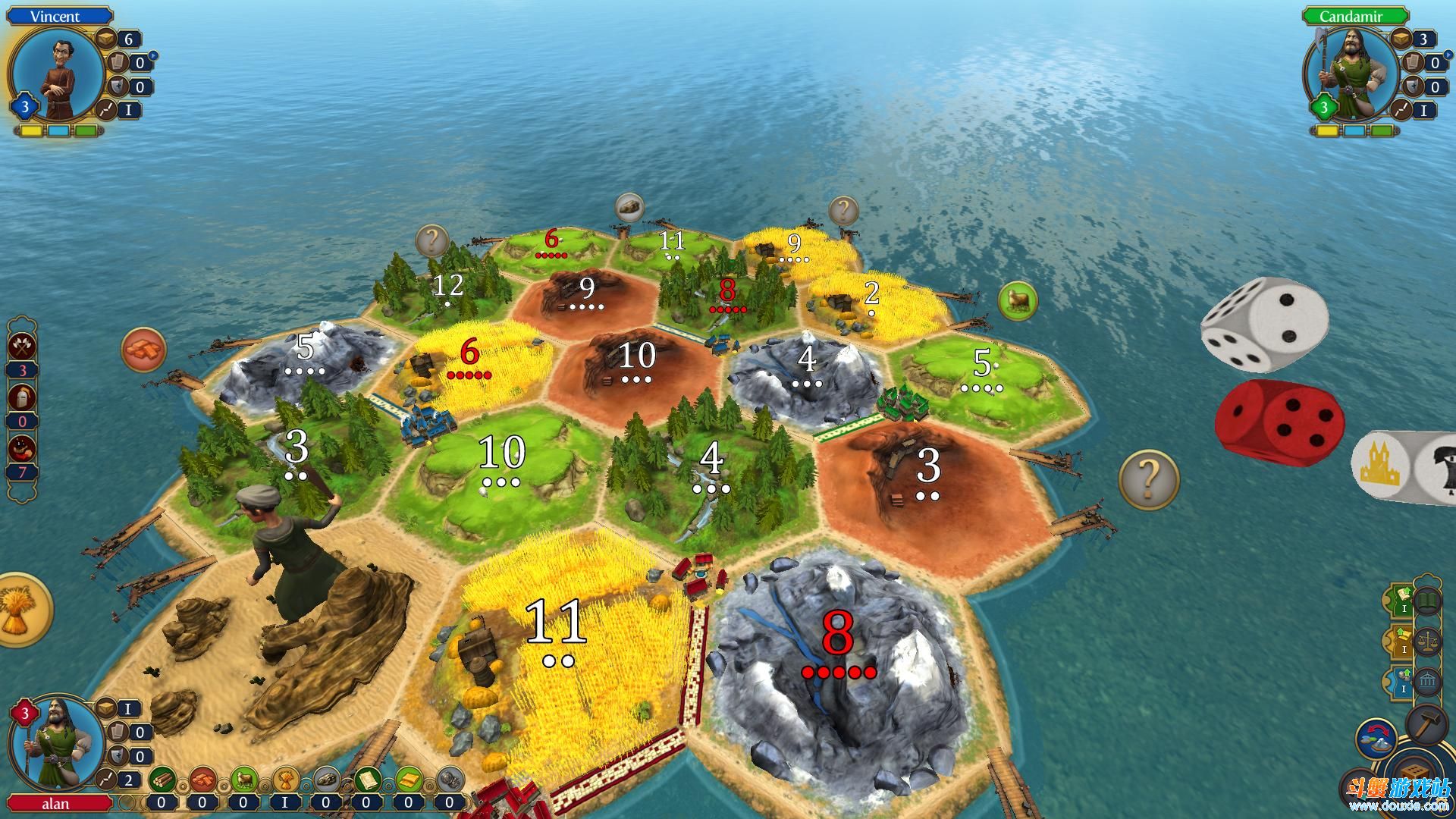
Task: Open the island trade swap button
Action: [x=1376, y=739]
